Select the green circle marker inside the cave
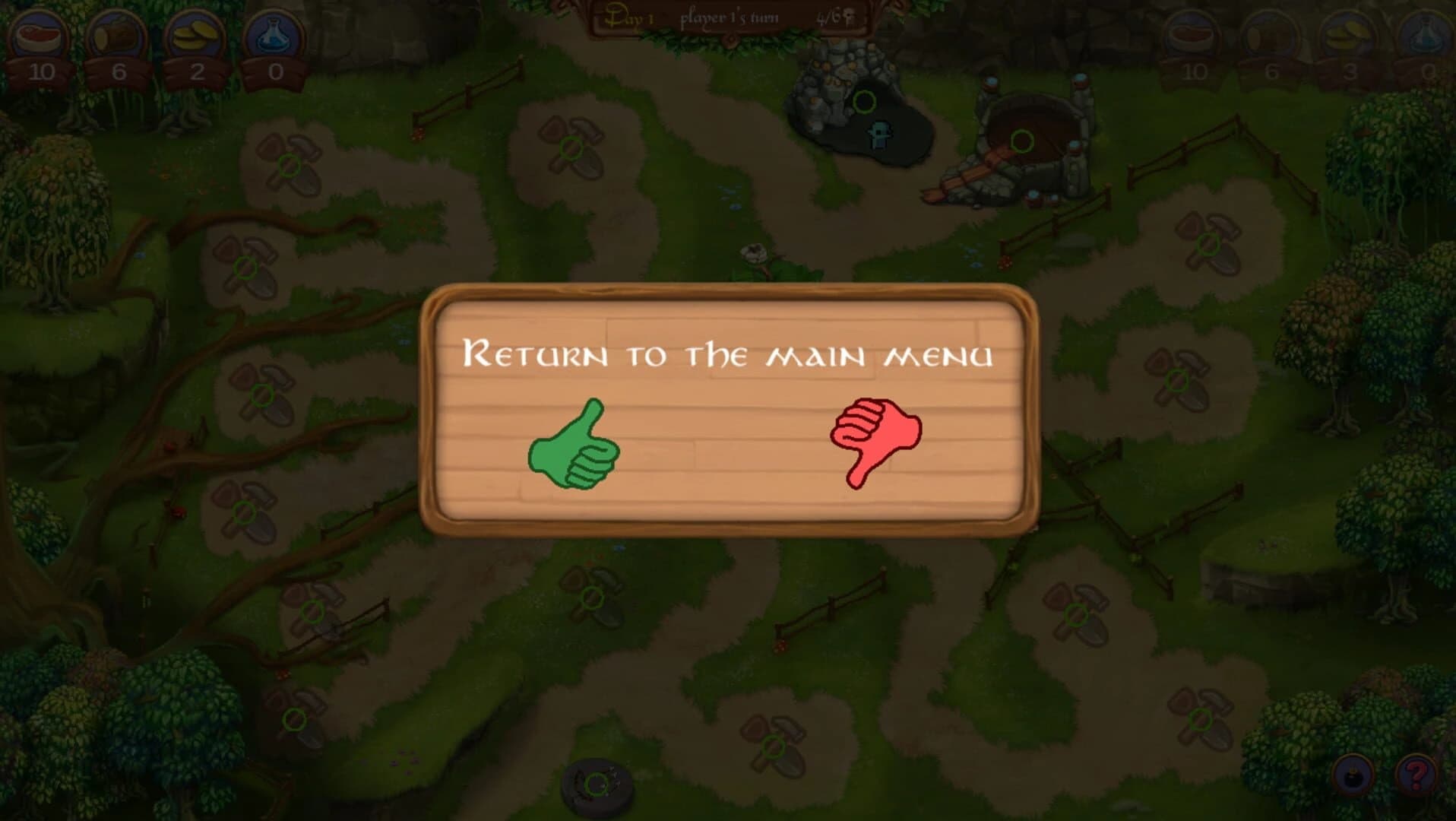Image resolution: width=1456 pixels, height=821 pixels. coord(866,100)
